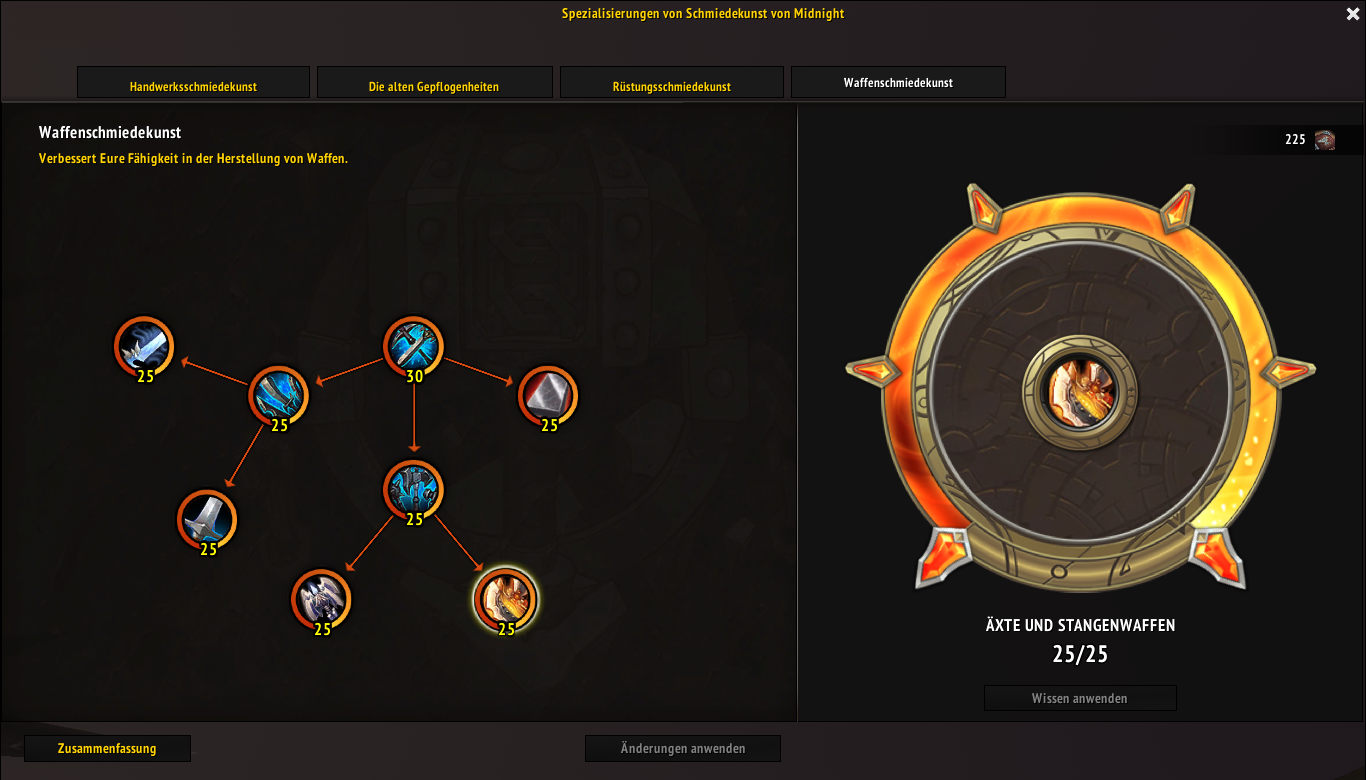This screenshot has height=780, width=1366.
Task: Pick the upright silver sword hilt node
Action: click(207, 519)
